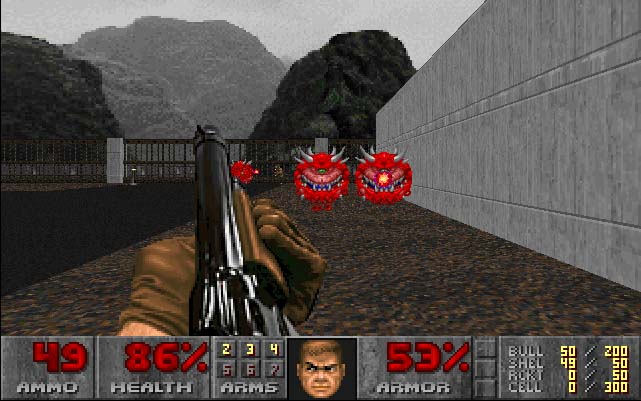Select weapon slot 3 in ARMS panel
This screenshot has height=401, width=641.
248,350
